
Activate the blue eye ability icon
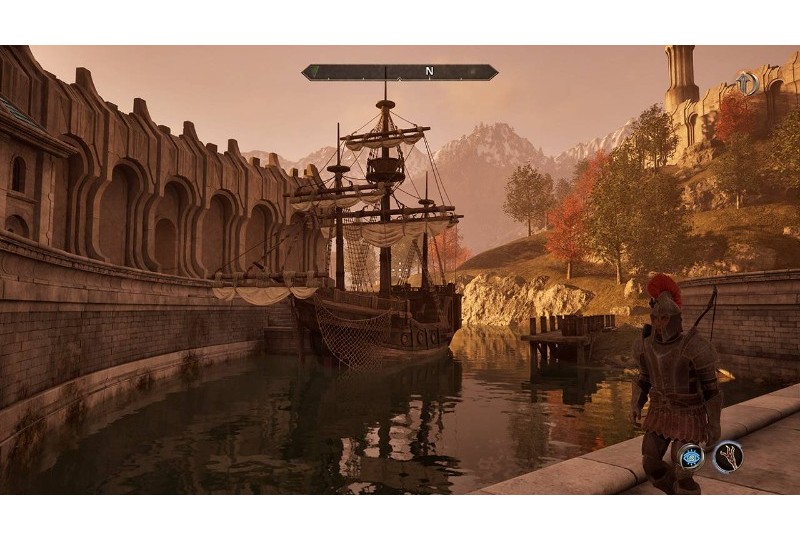pos(690,459)
